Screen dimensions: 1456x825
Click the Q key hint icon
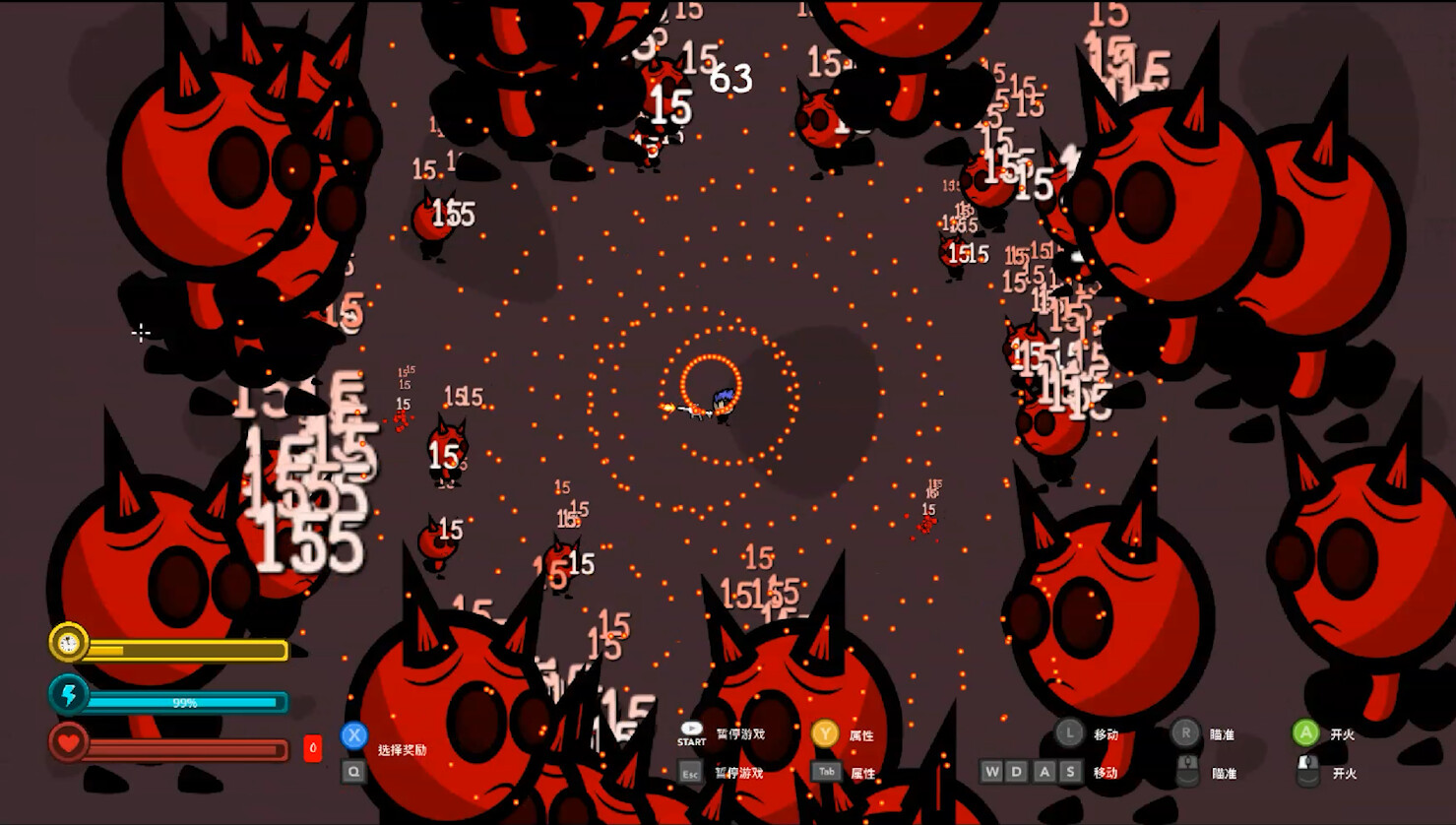point(354,772)
